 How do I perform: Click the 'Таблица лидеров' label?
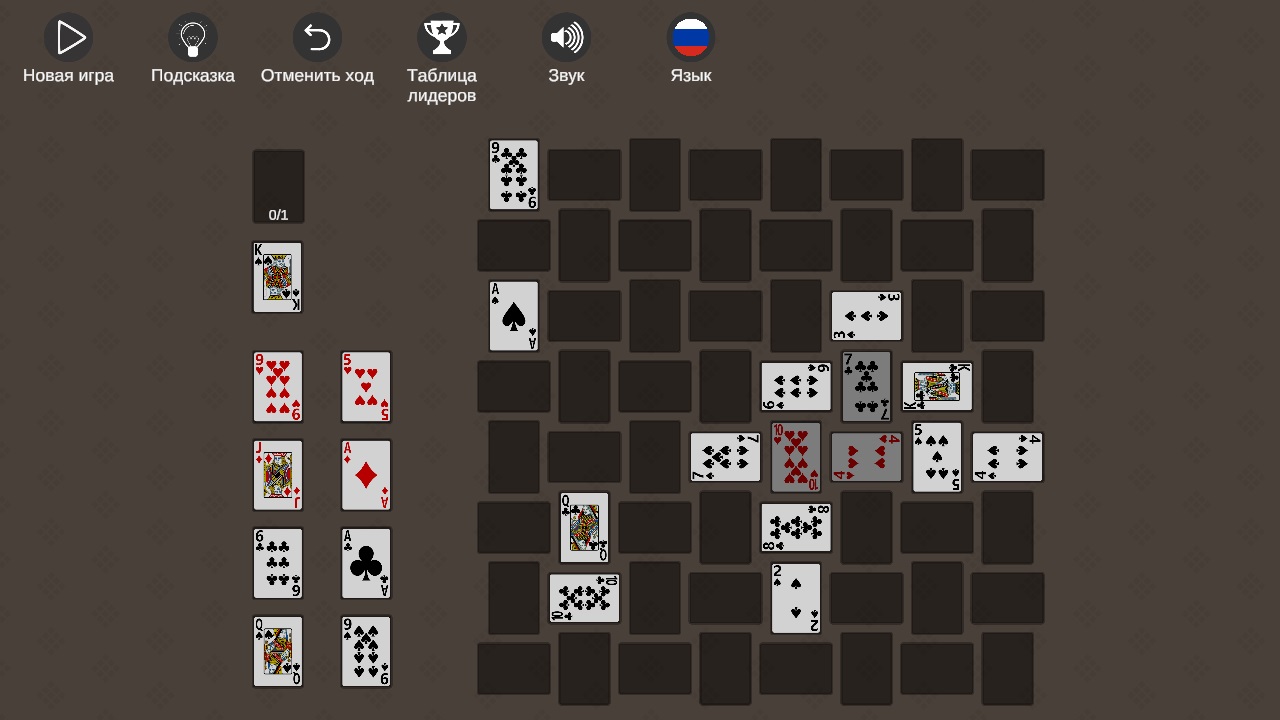442,84
